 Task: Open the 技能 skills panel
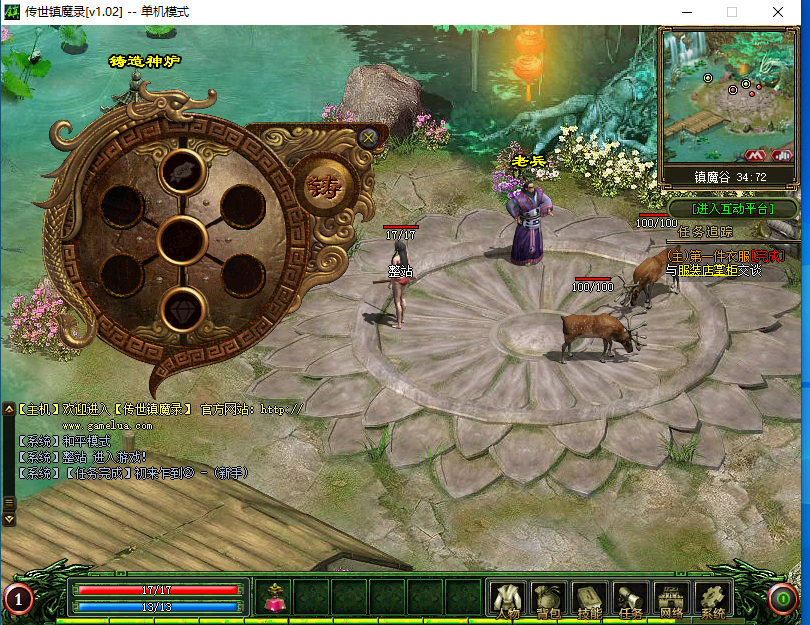click(x=590, y=599)
